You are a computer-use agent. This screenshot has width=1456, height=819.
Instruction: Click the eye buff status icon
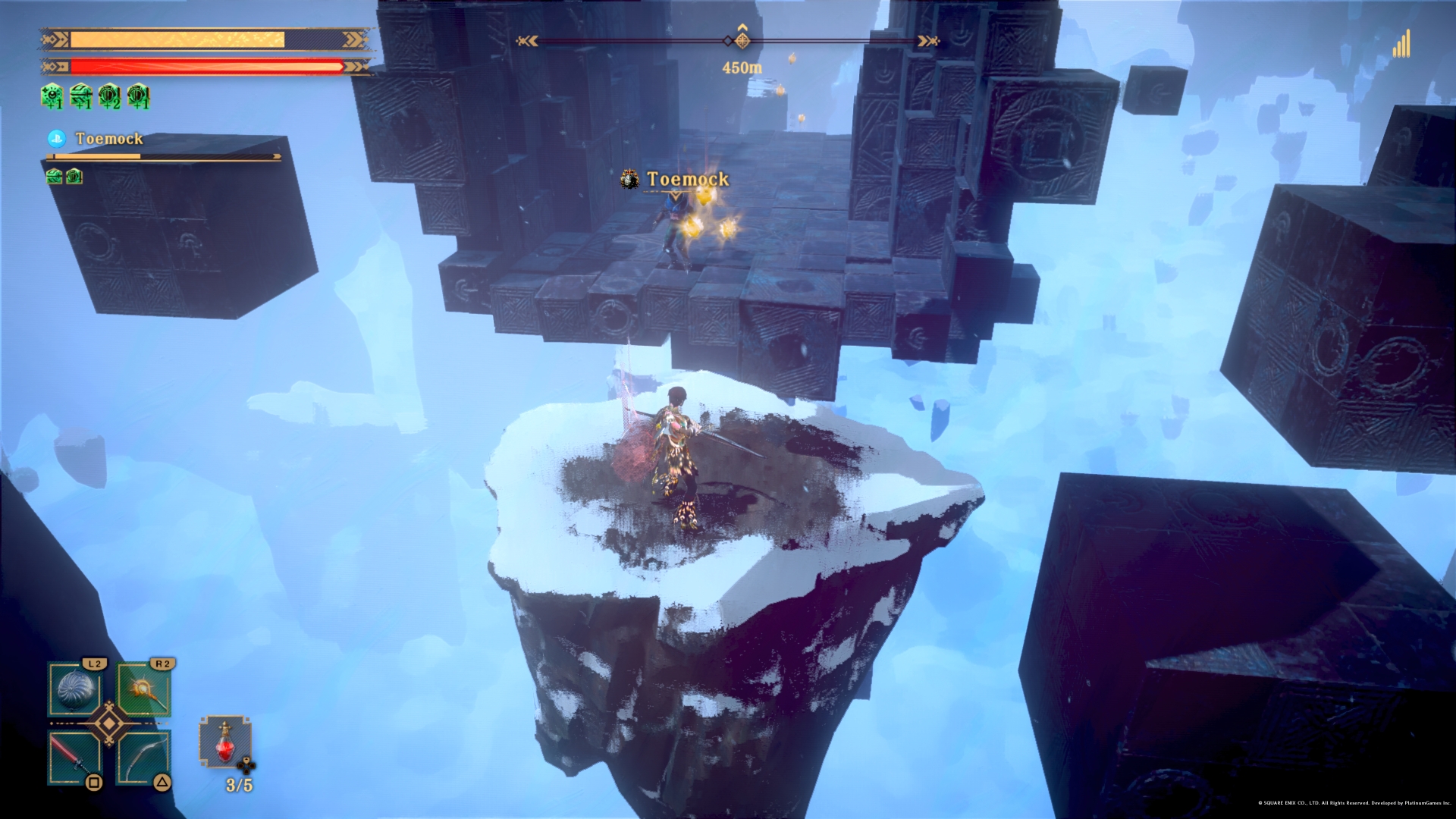(52, 96)
